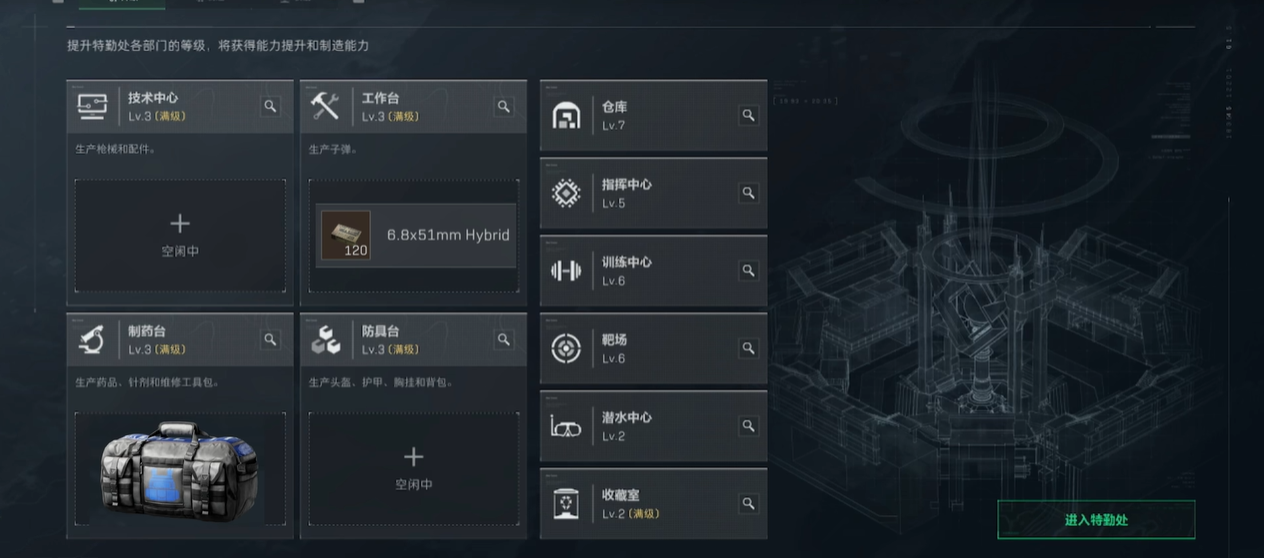Open the 制药台 department header
The height and width of the screenshot is (558, 1264).
coord(160,340)
